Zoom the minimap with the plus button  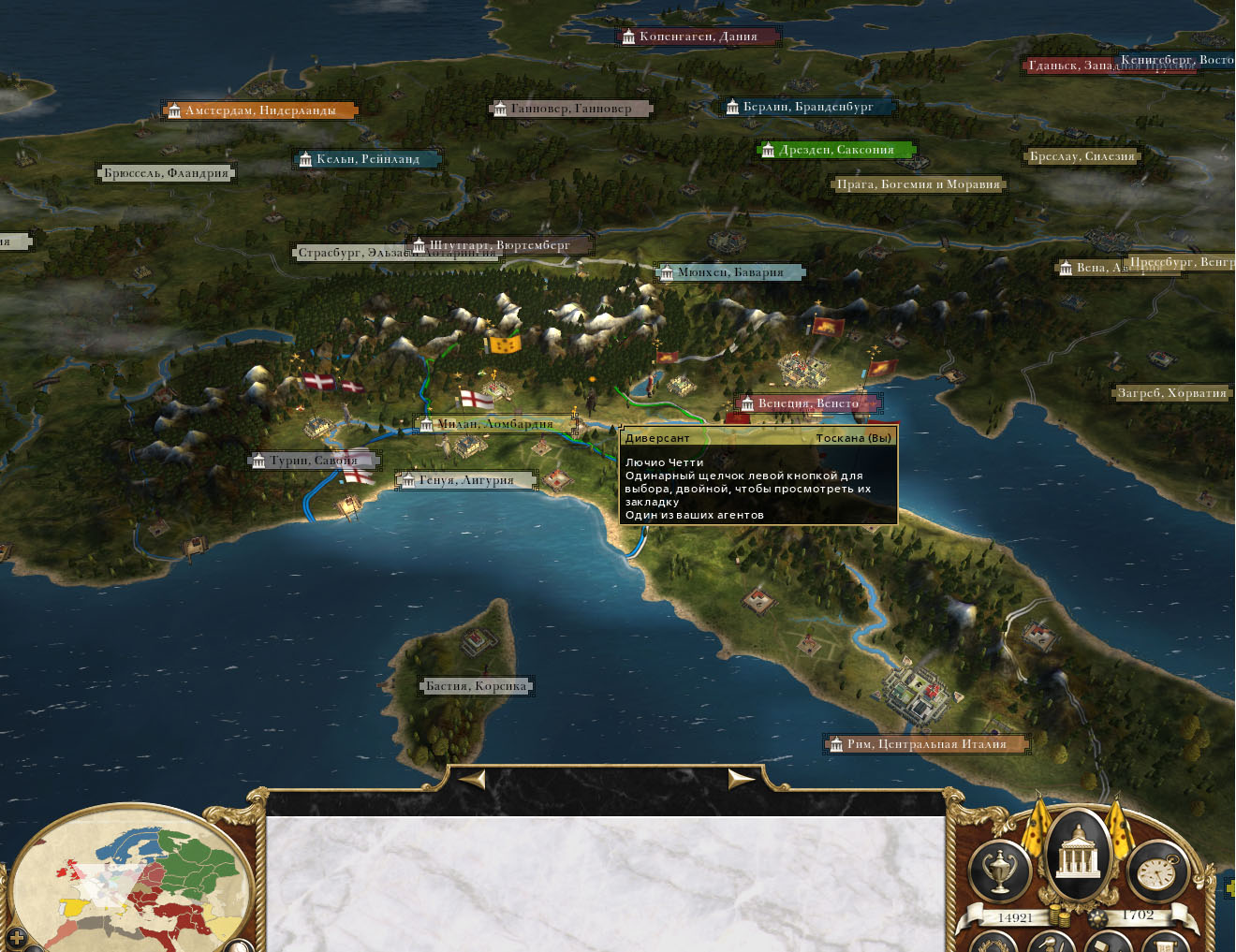click(16, 936)
